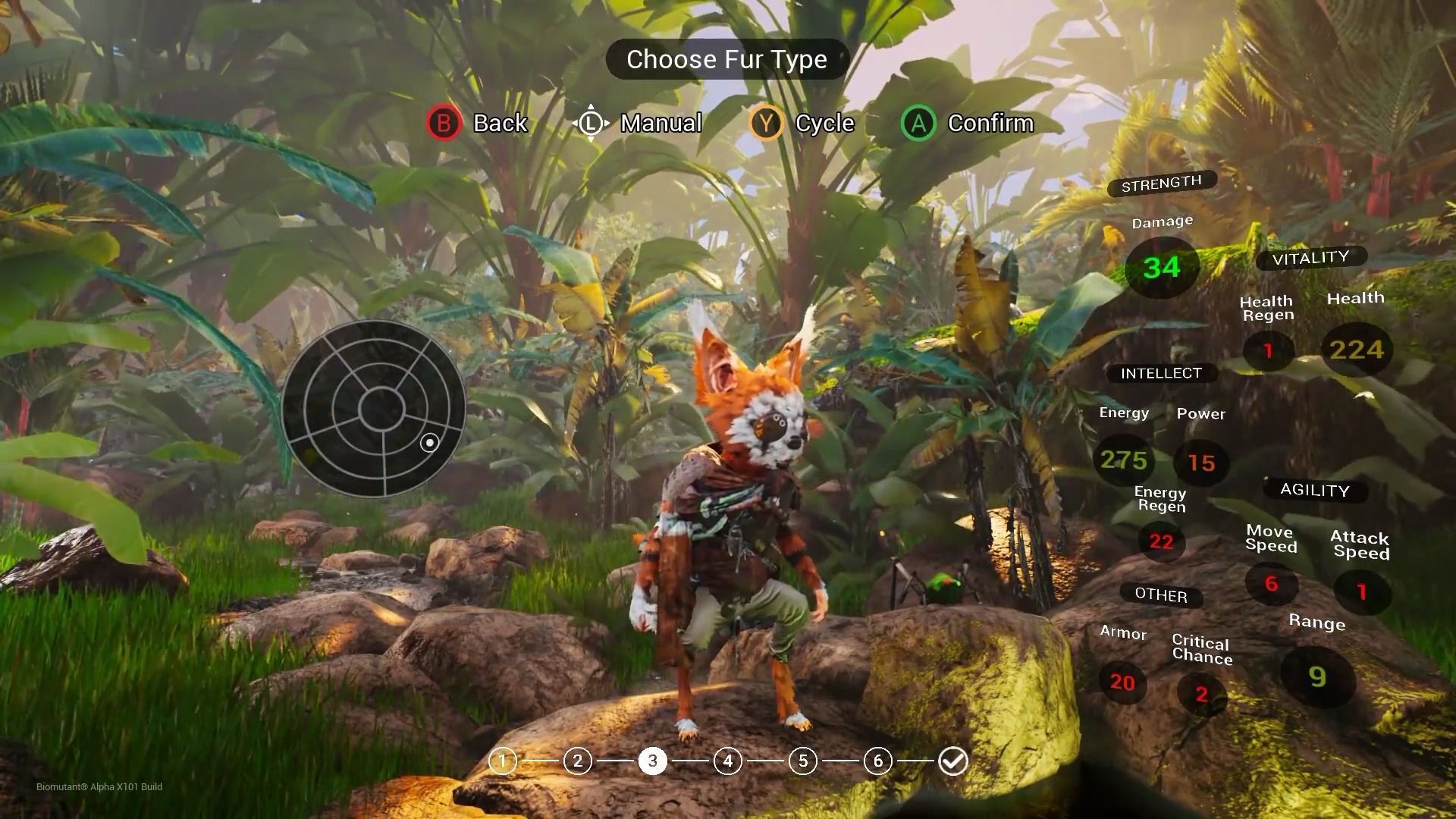
Task: Pick a fur type on the radial wheel
Action: 373,408
